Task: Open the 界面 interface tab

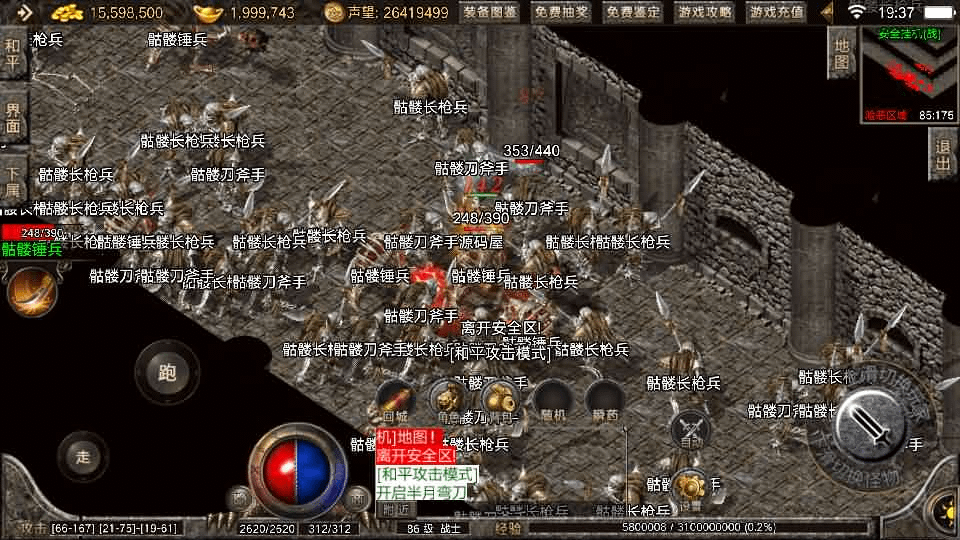Action: point(13,118)
